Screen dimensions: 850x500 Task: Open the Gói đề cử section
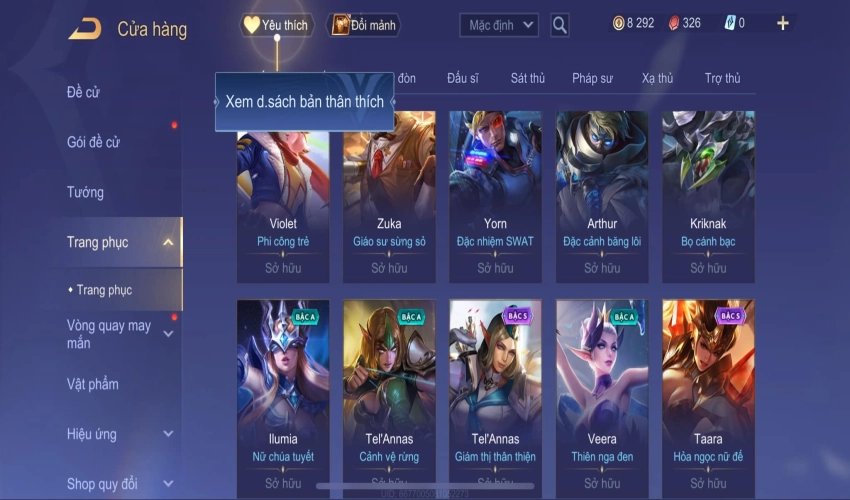pyautogui.click(x=93, y=142)
